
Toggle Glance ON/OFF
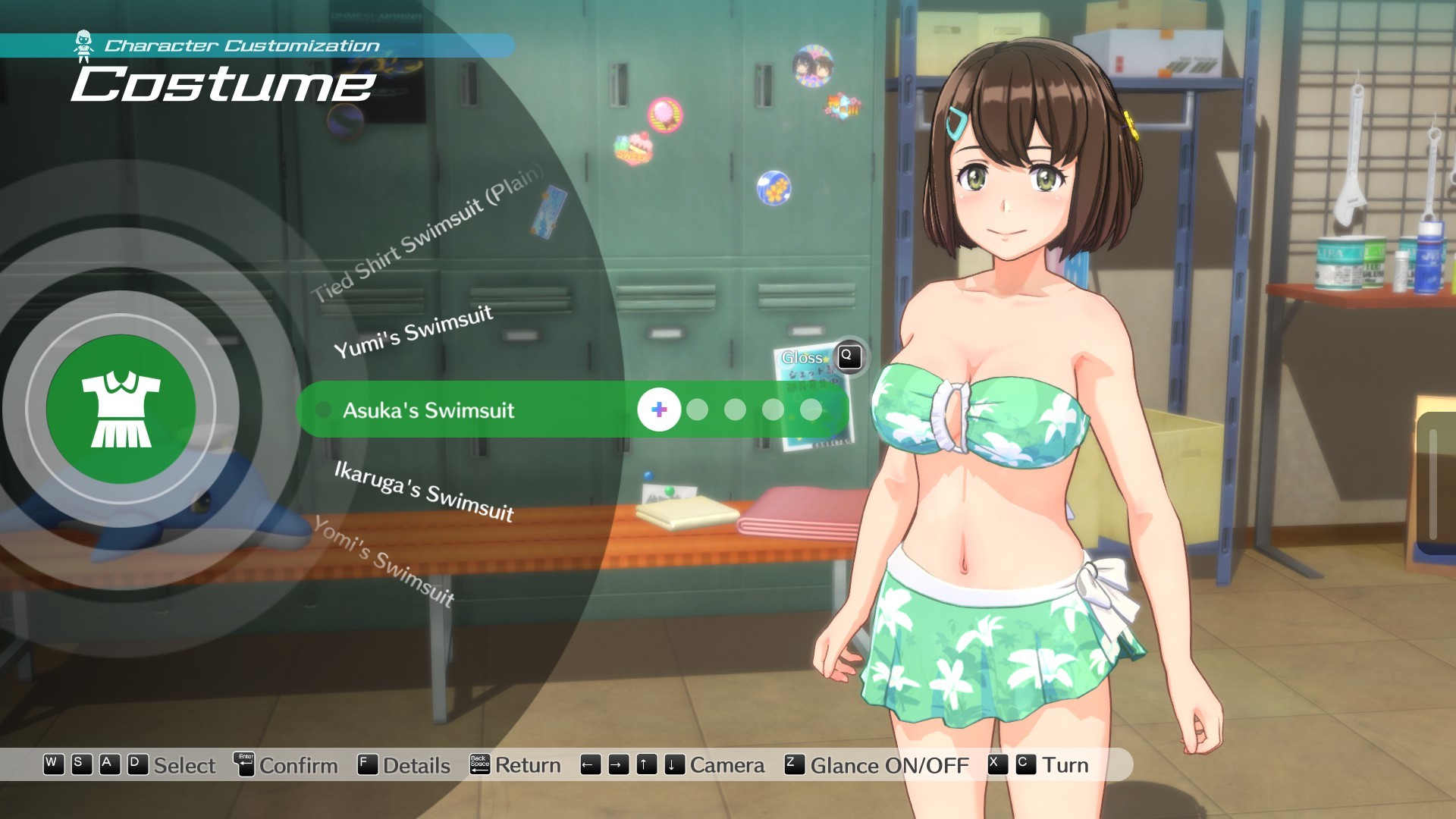tap(889, 765)
